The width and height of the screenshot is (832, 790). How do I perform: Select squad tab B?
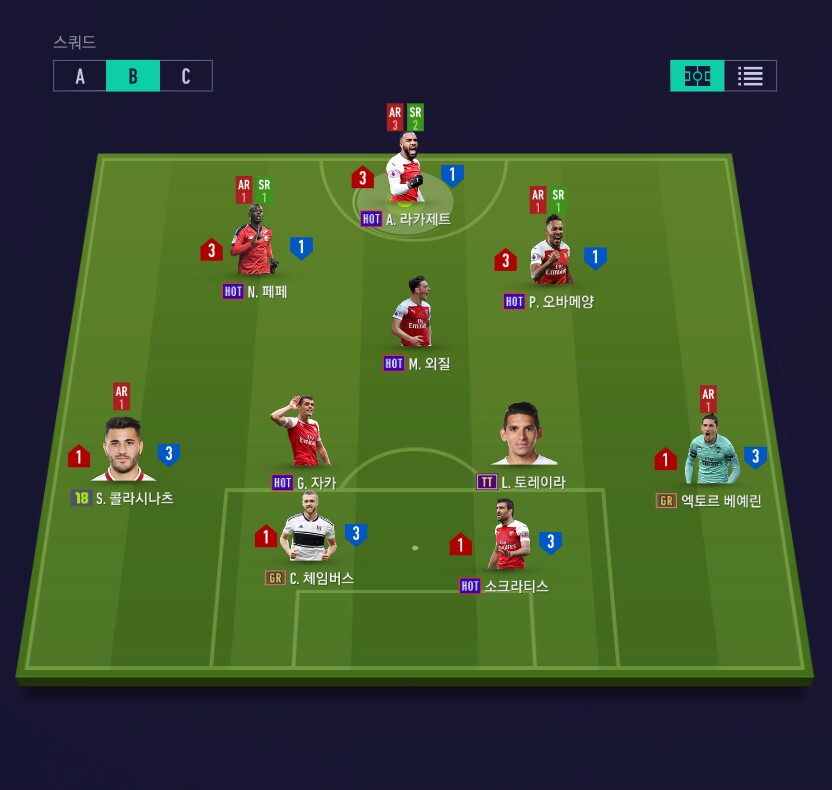click(x=133, y=76)
